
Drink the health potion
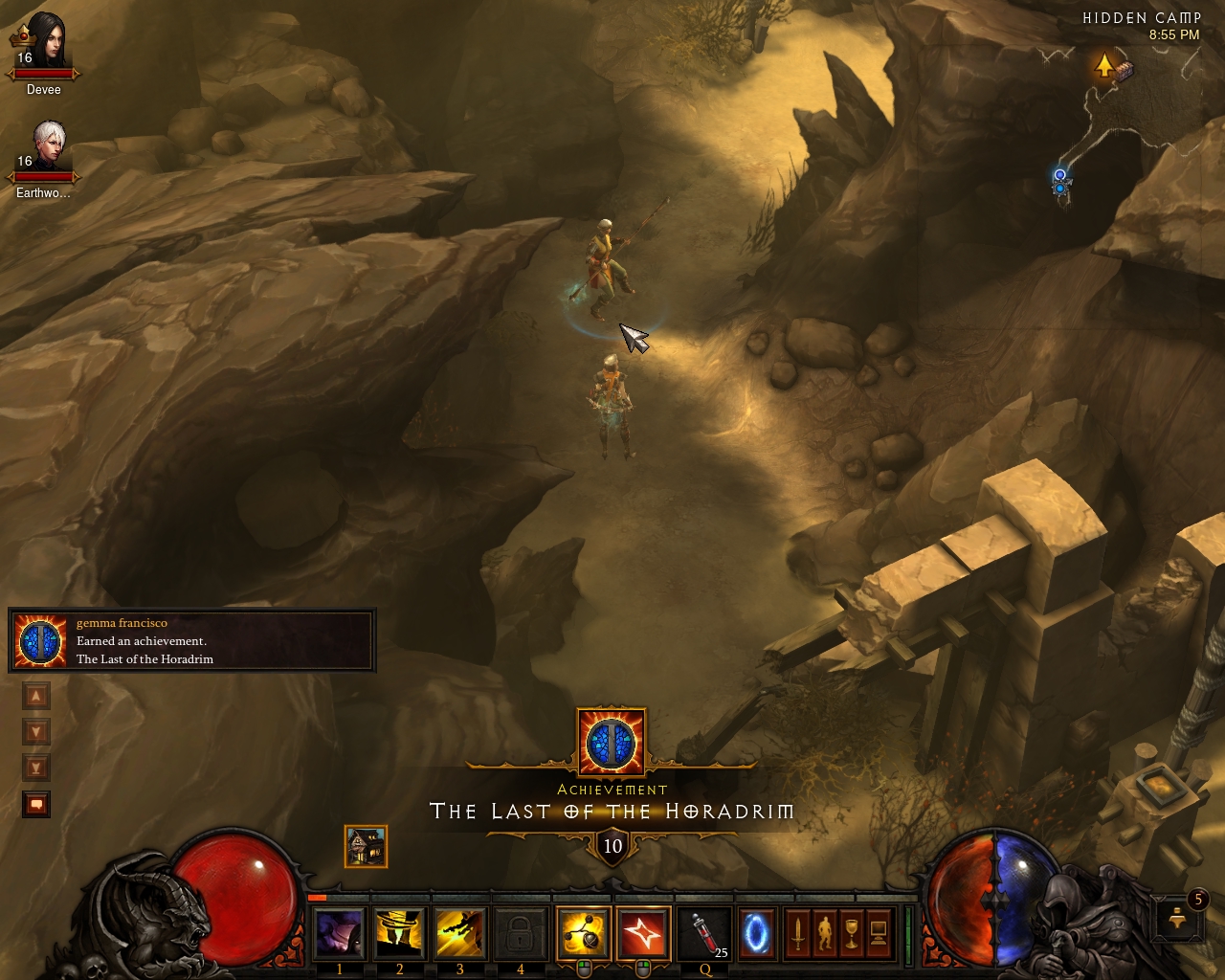click(705, 933)
